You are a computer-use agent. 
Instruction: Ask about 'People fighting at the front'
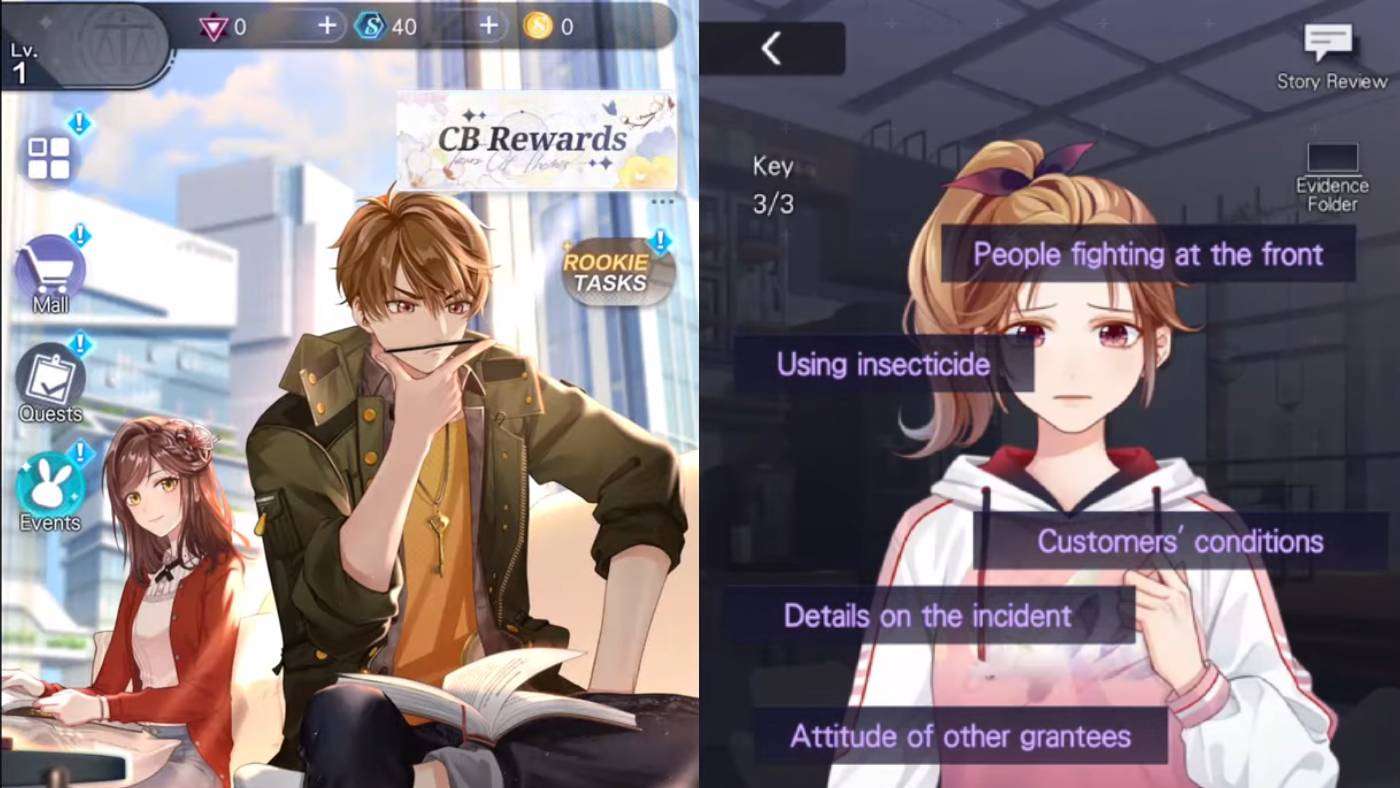click(x=1148, y=255)
